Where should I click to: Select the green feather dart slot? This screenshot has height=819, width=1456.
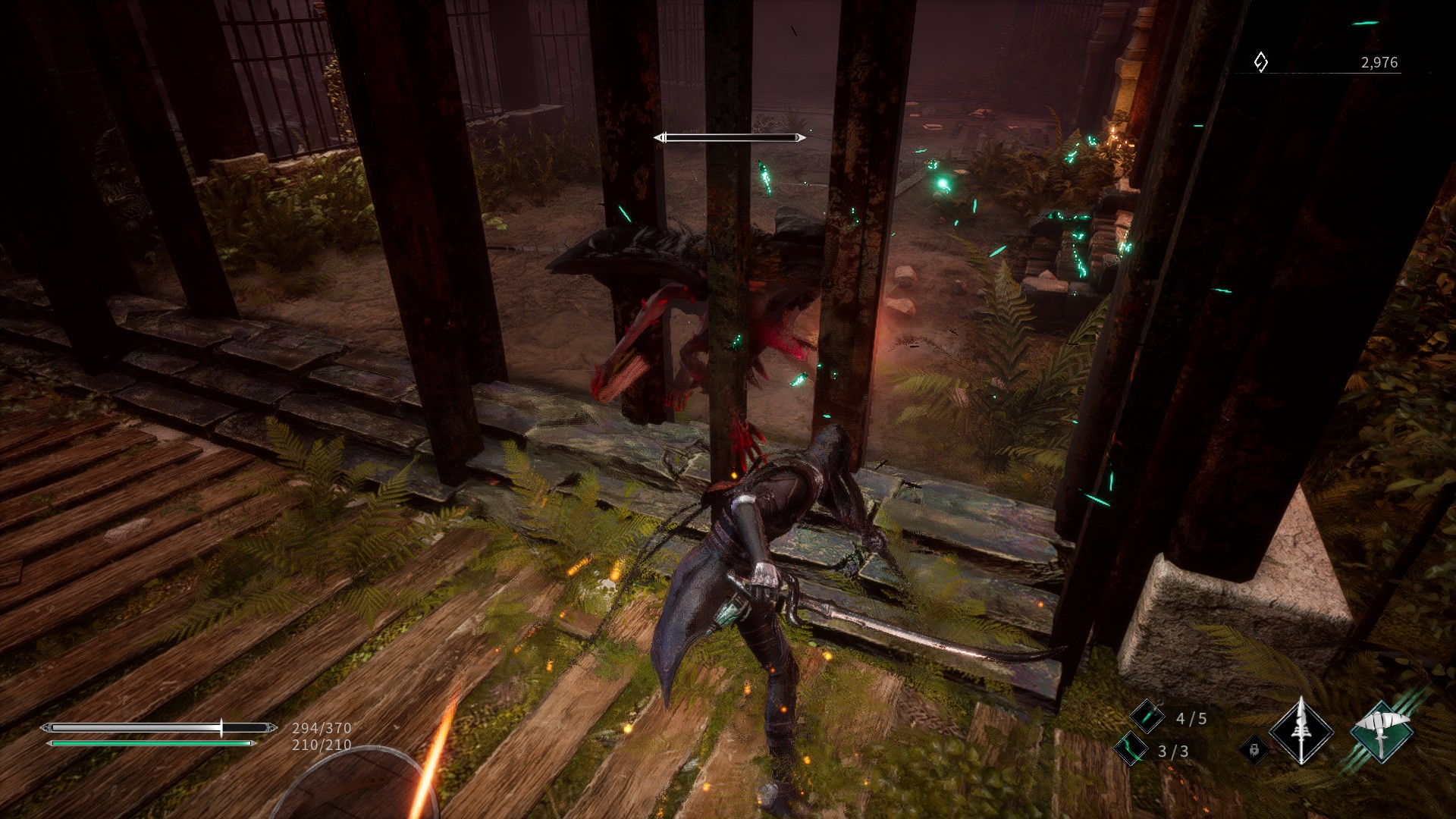1131,749
